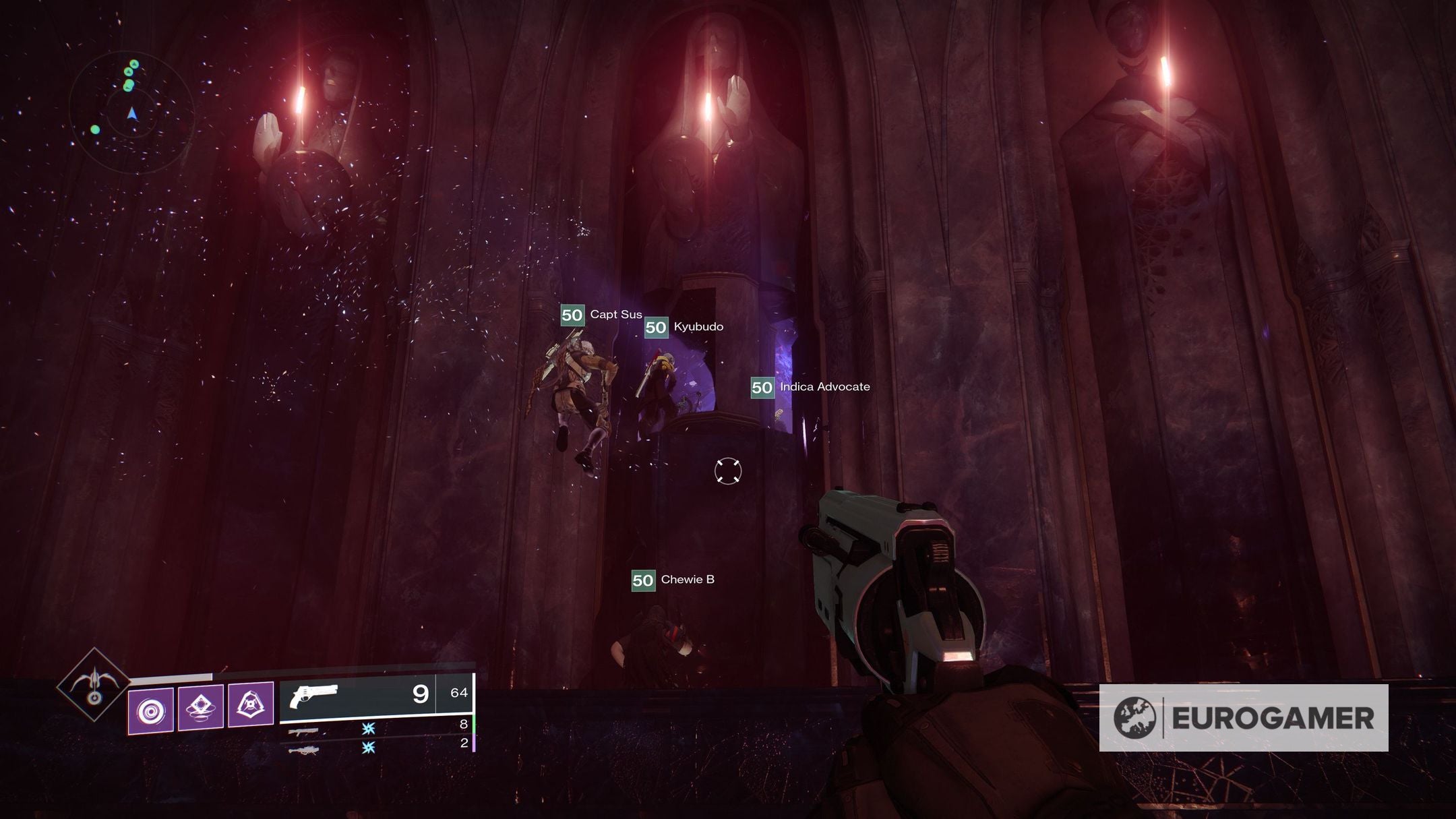
Task: Switch to the energy weapon with 8 ammo
Action: click(x=303, y=731)
